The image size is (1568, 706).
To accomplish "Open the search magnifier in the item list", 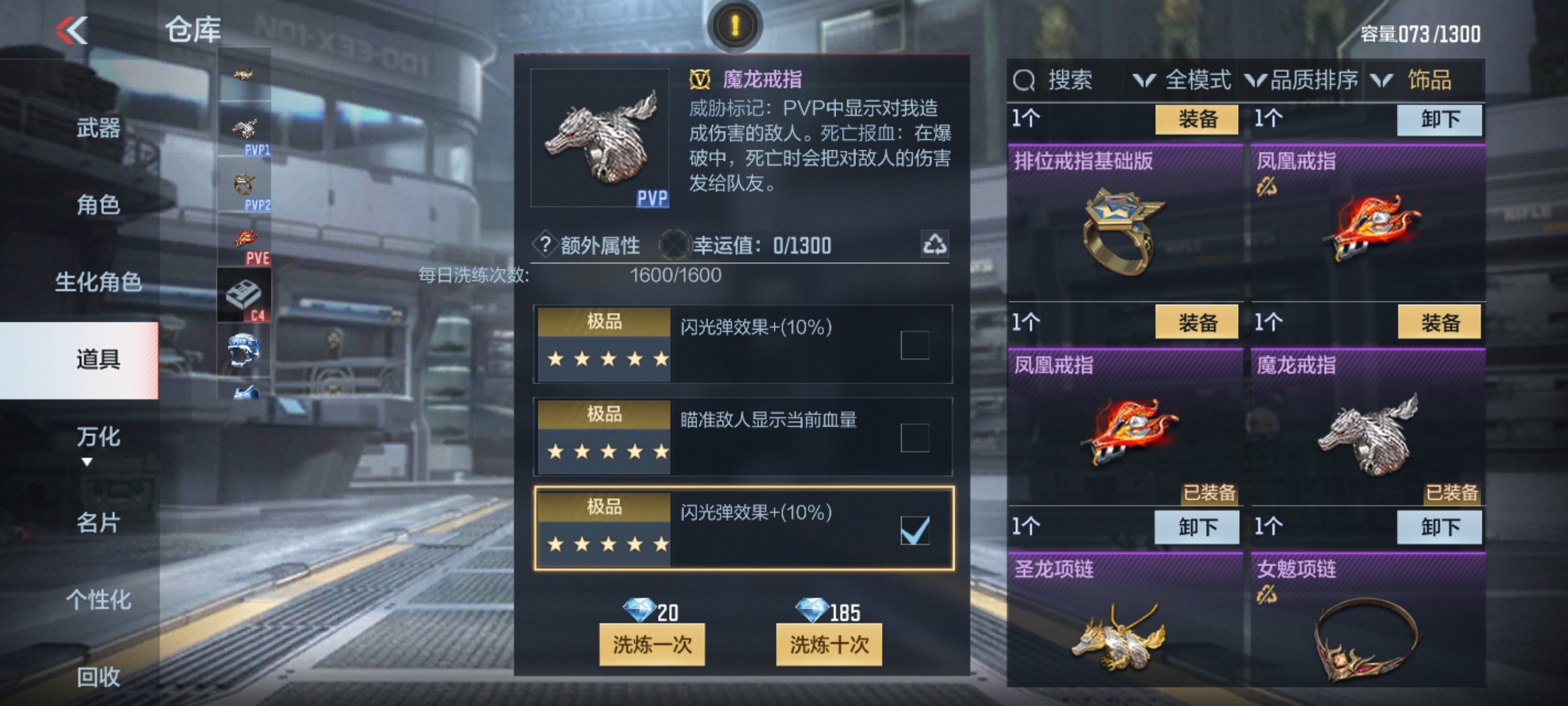I will [x=1023, y=80].
